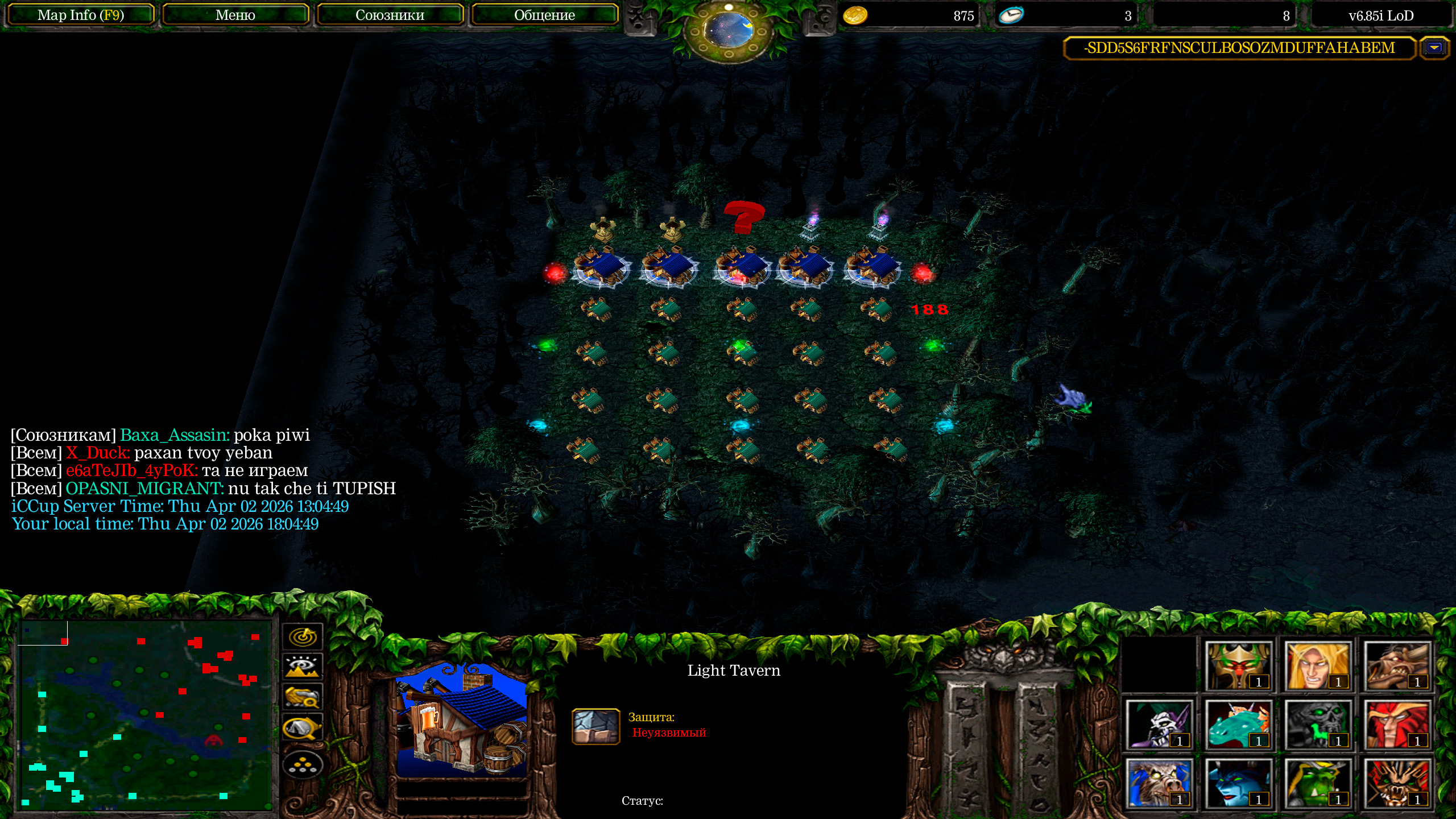1456x819 pixels.
Task: Open the Map Info (F9) quest log
Action: click(x=80, y=15)
